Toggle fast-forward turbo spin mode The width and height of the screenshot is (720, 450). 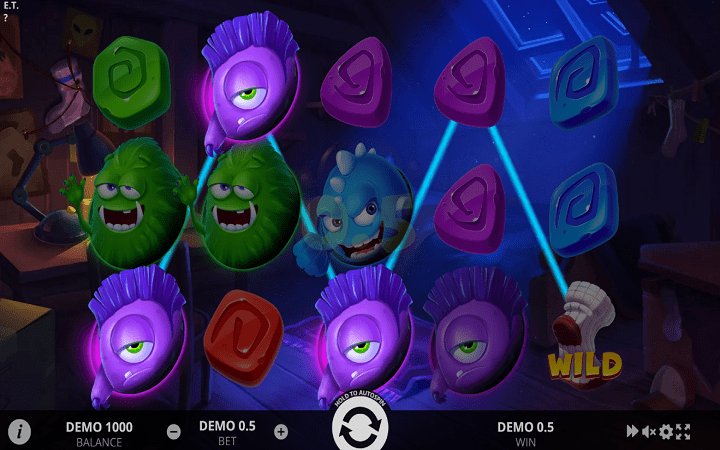[x=632, y=432]
